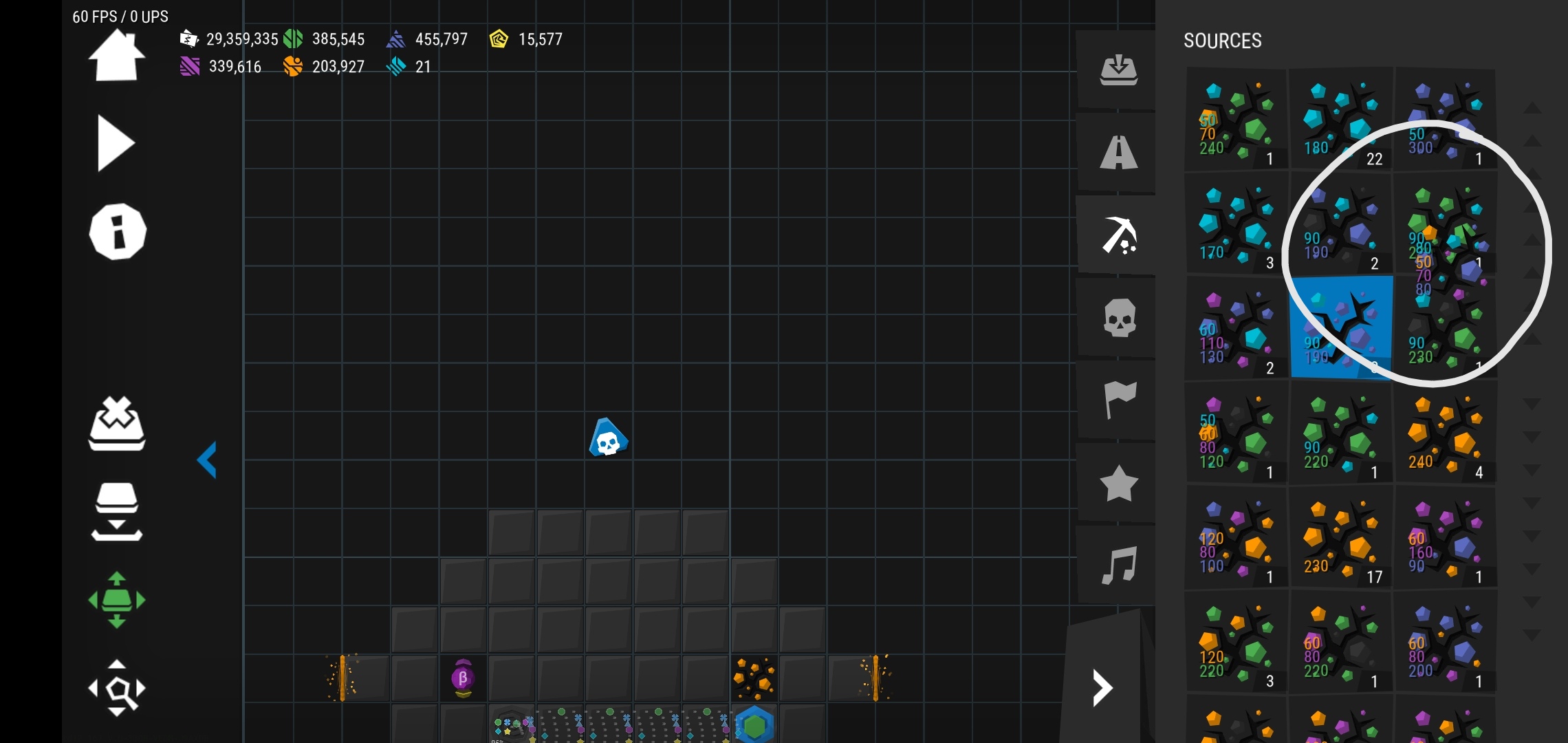Open the pickaxe sources tab

(x=1118, y=235)
